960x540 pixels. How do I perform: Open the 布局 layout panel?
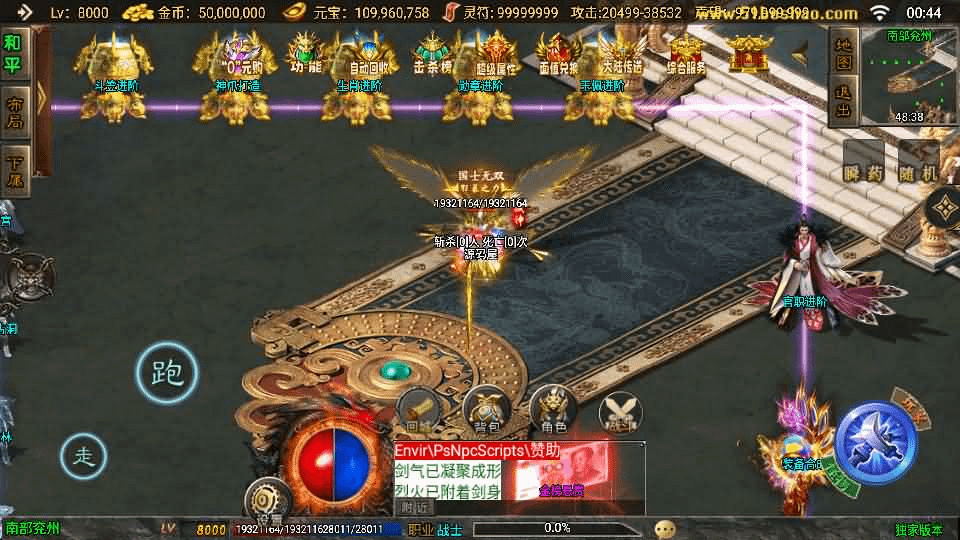[14, 112]
